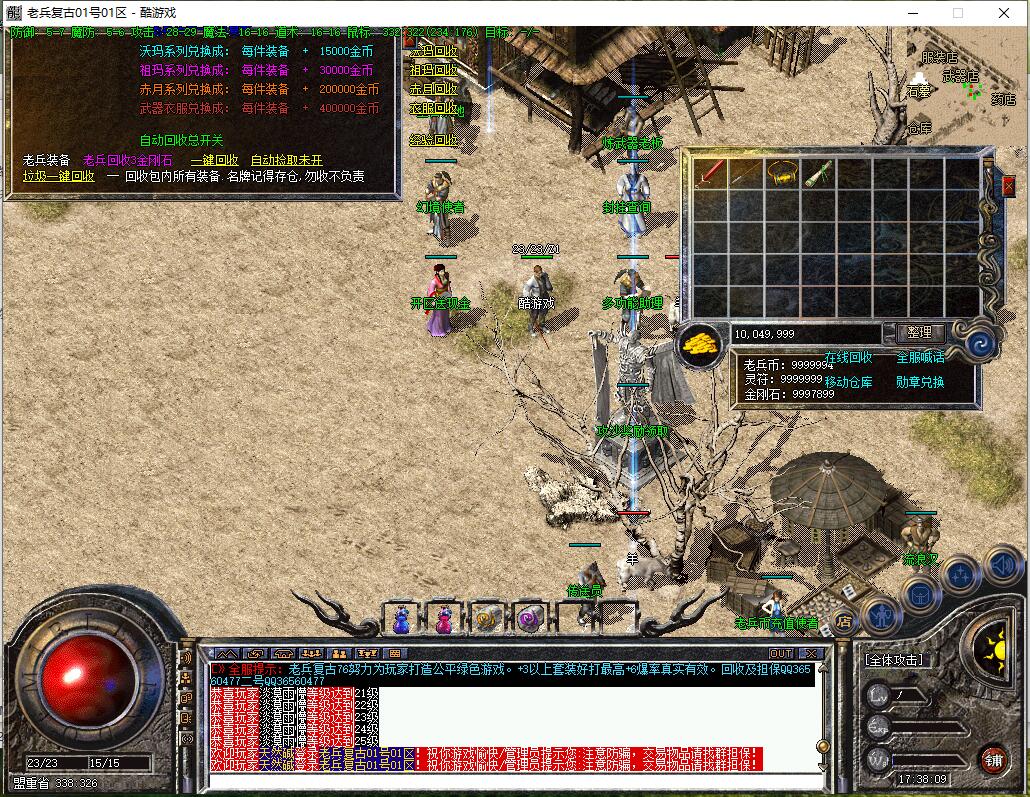Choose the 经验回收 recycle option
The image size is (1030, 797).
[433, 140]
